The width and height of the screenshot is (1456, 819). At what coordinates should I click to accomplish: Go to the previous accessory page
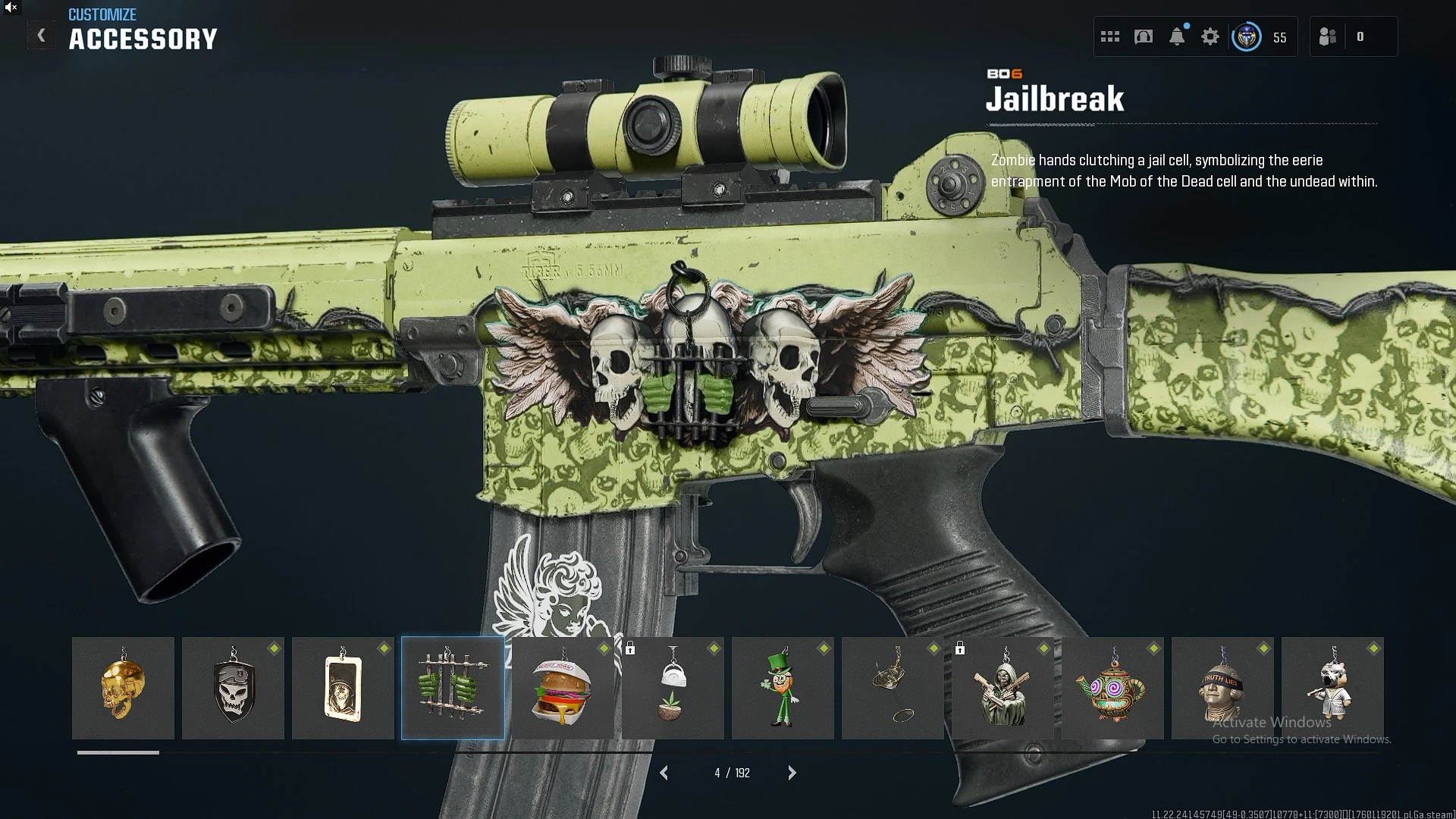tap(664, 773)
